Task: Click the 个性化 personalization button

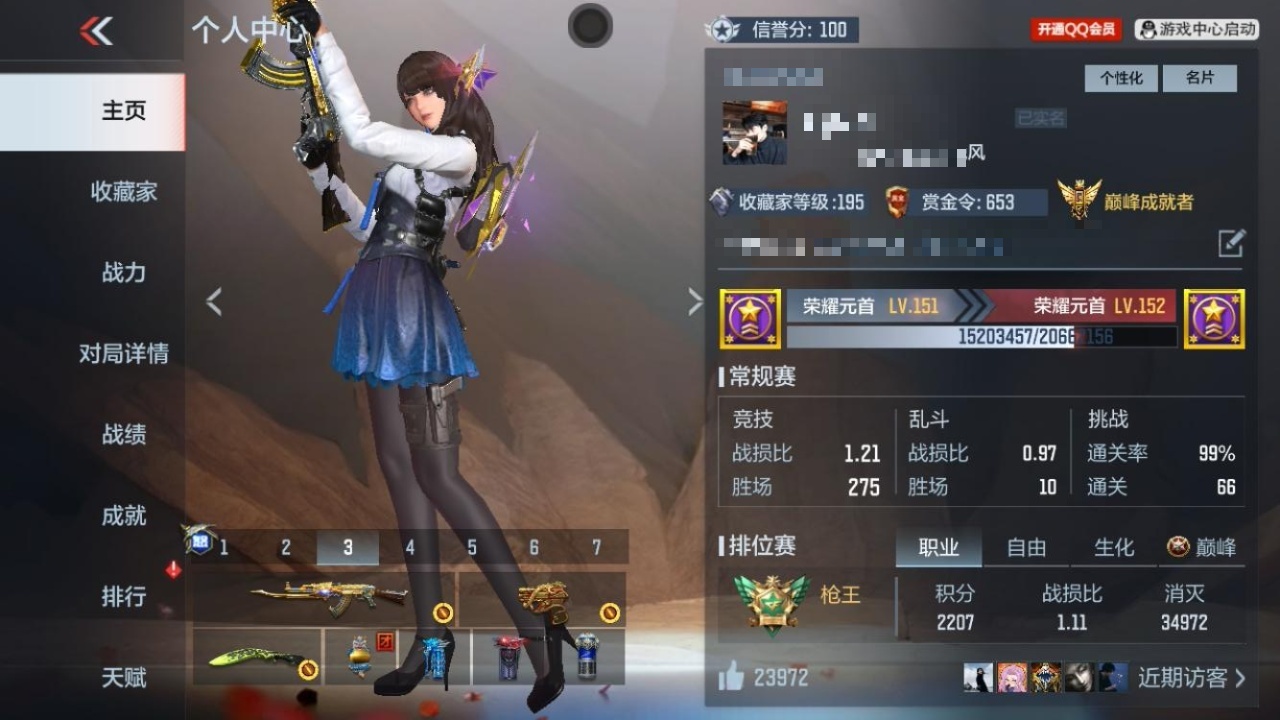Action: click(1121, 78)
